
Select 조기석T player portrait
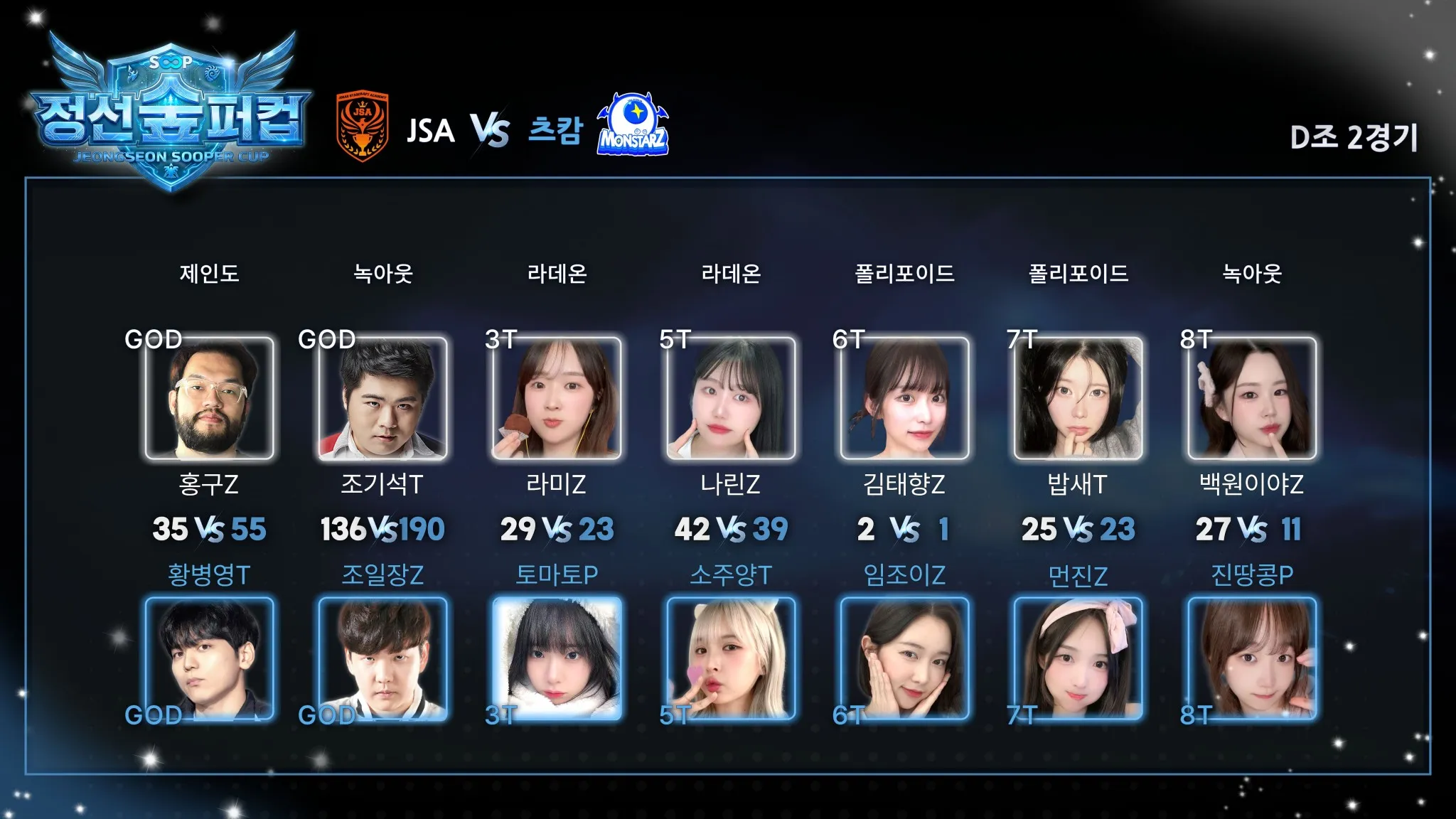pyautogui.click(x=383, y=398)
